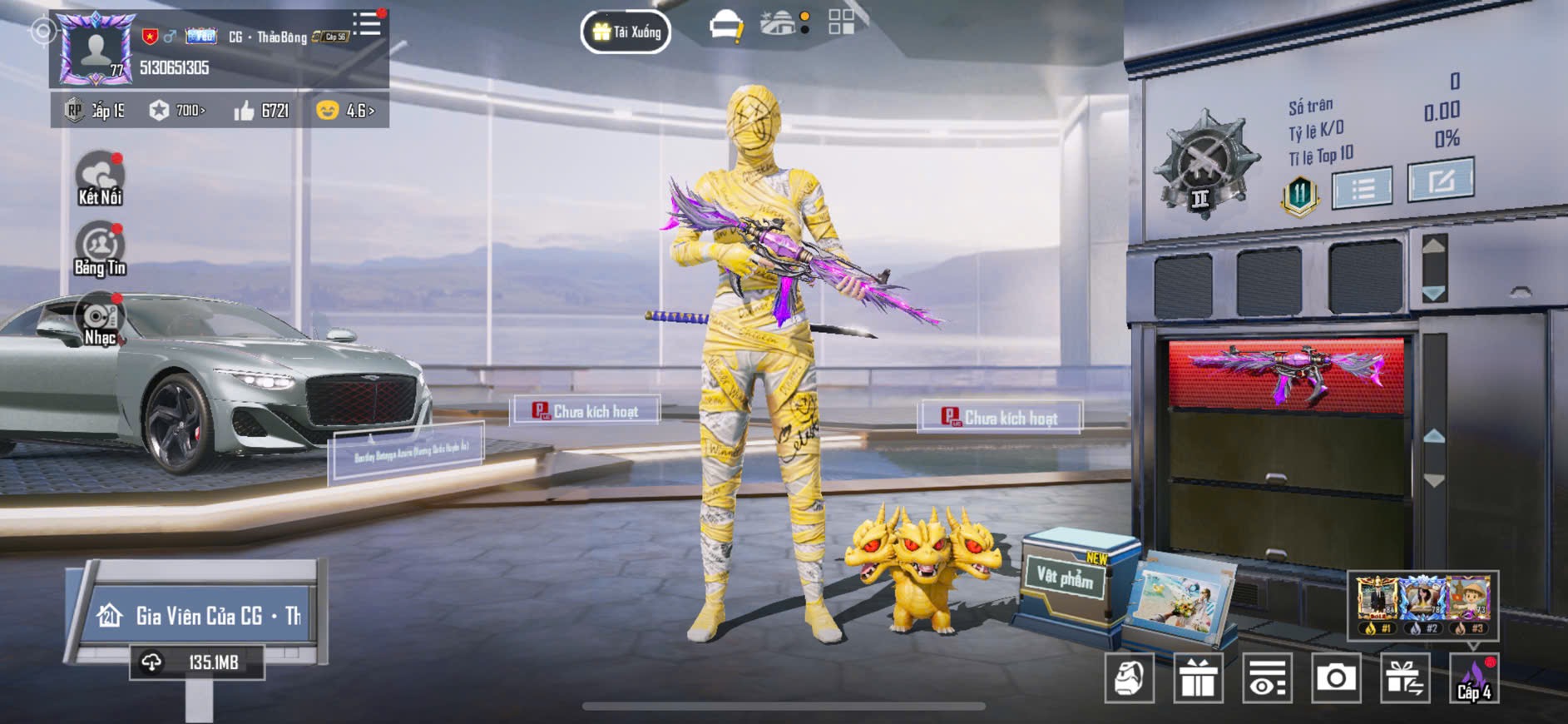Open the hamburger menu beside the player name
This screenshot has height=724, width=1568.
(366, 24)
